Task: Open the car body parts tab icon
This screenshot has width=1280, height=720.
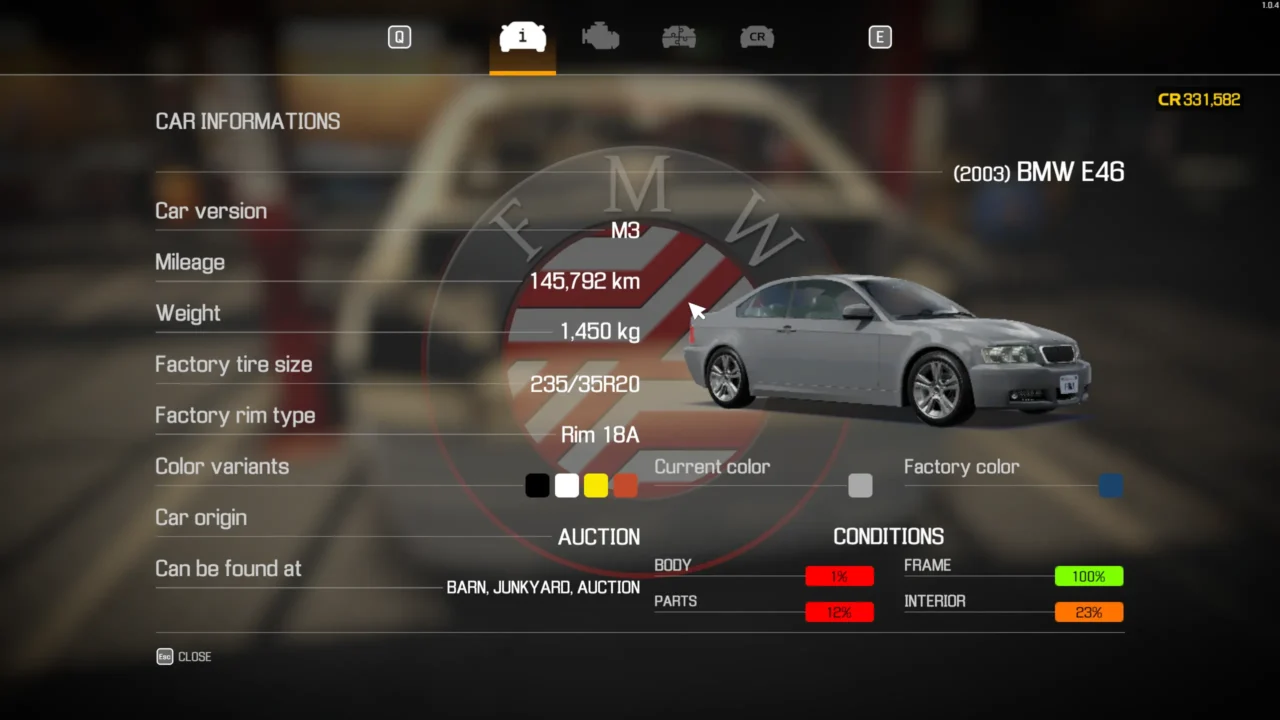Action: (679, 37)
